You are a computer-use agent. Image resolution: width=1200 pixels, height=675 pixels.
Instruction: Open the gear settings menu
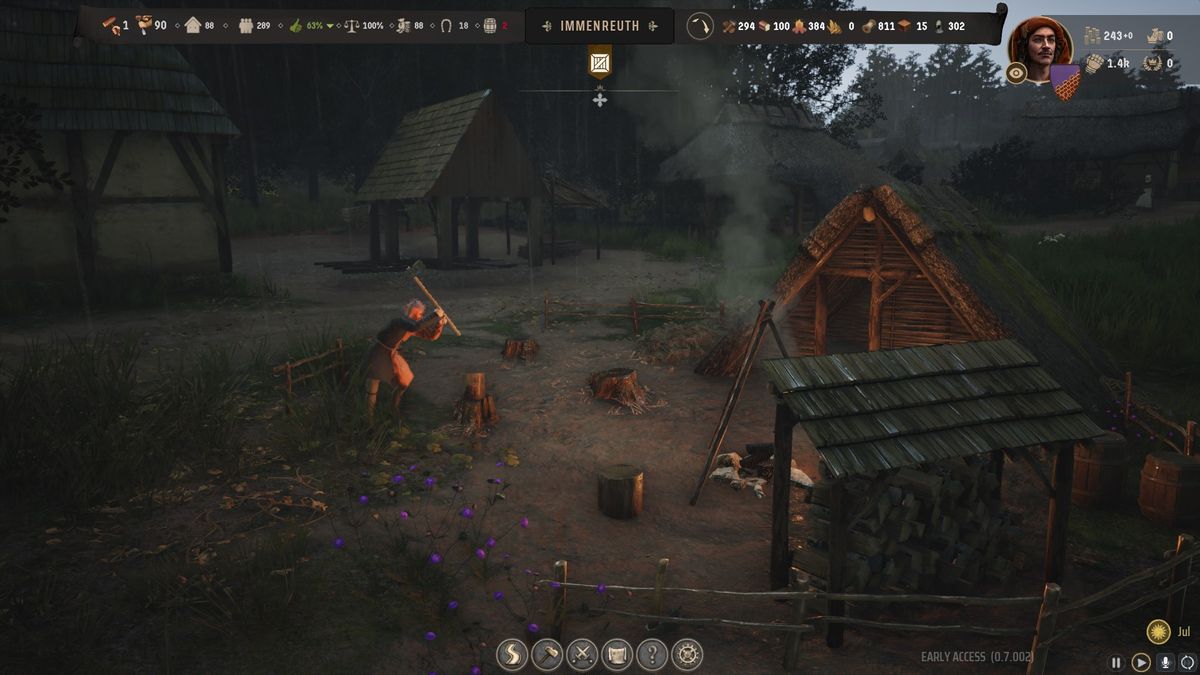[x=687, y=655]
